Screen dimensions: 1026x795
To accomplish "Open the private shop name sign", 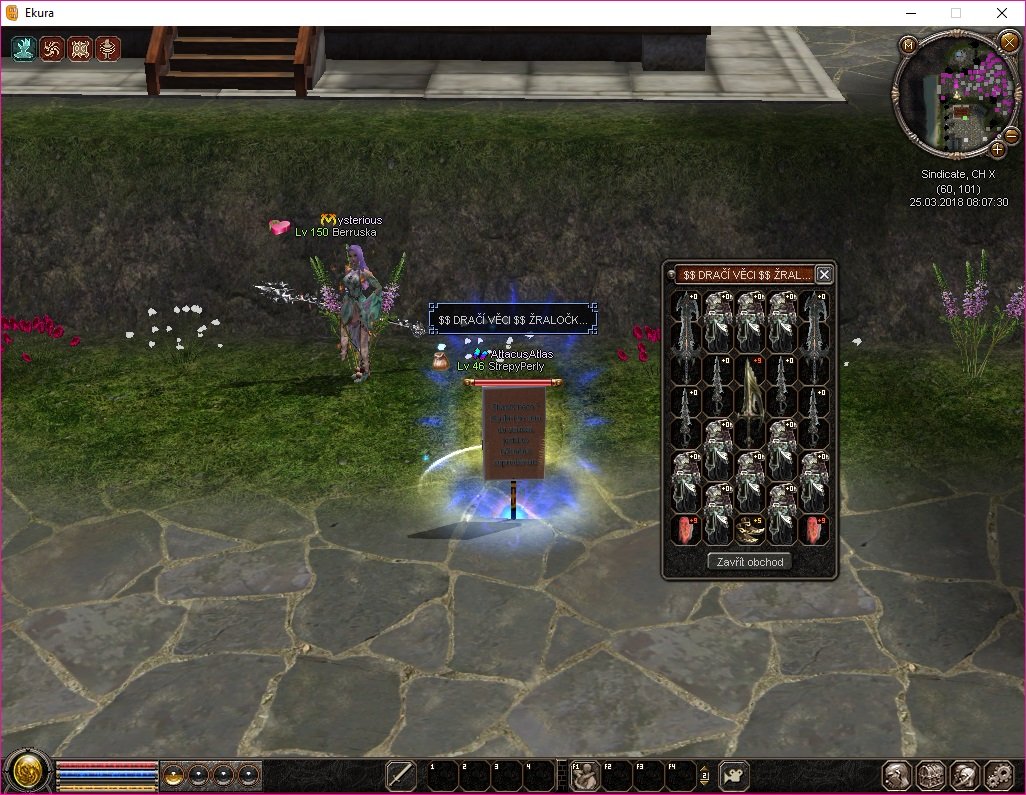I will point(513,320).
